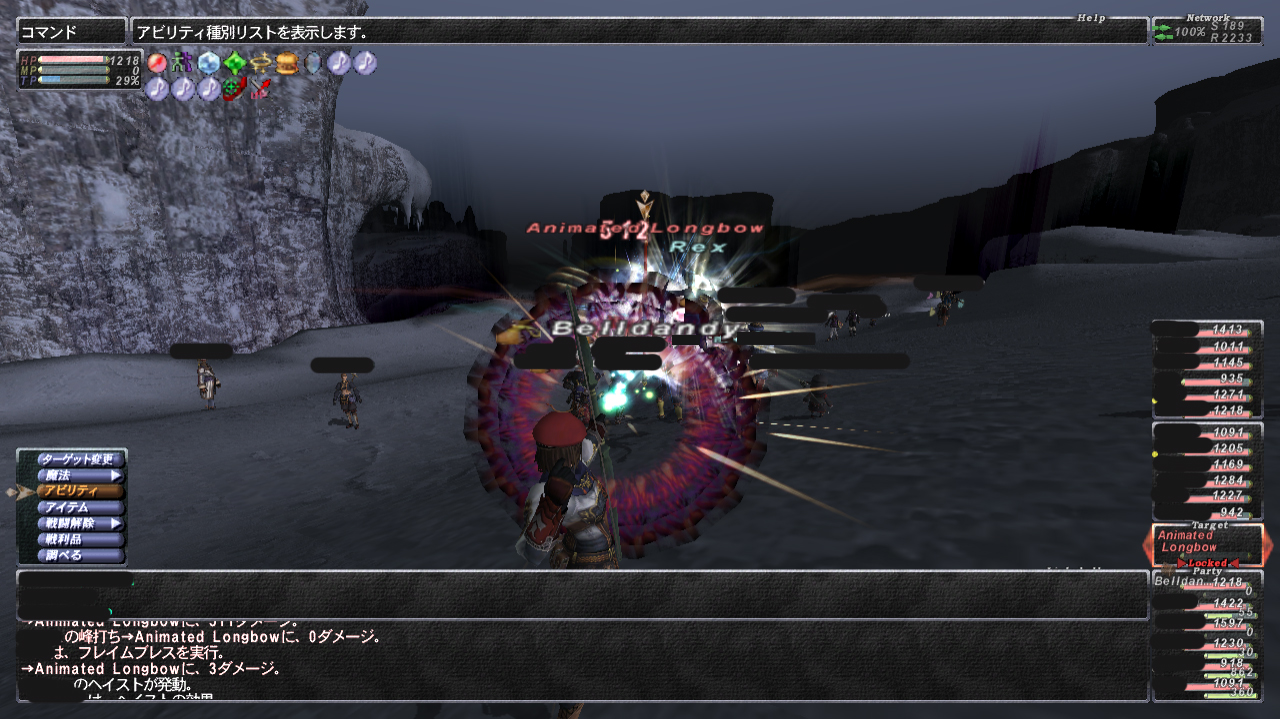
Task: Select 戦闘解除 to disengage from battle
Action: 79,523
